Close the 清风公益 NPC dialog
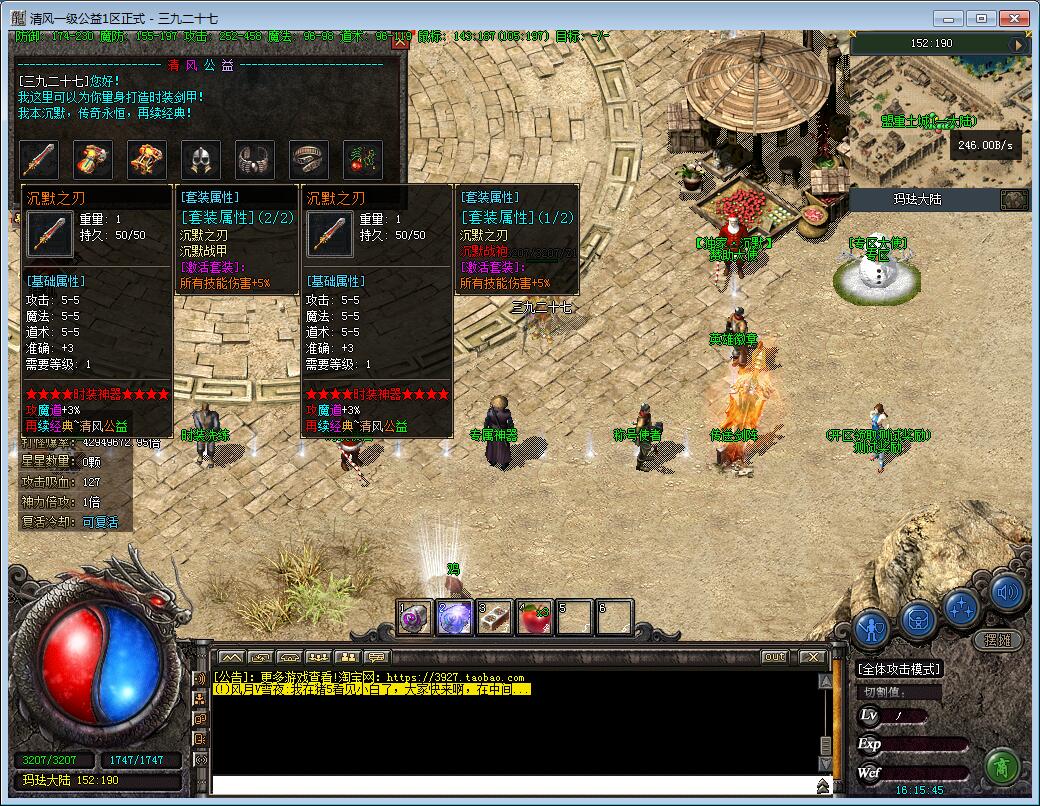 400,42
